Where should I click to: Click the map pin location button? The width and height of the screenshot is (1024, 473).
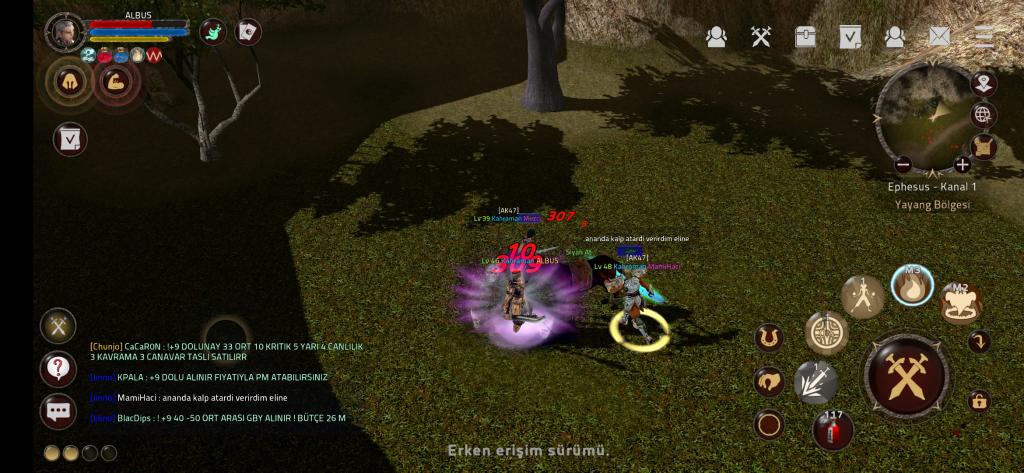983,83
